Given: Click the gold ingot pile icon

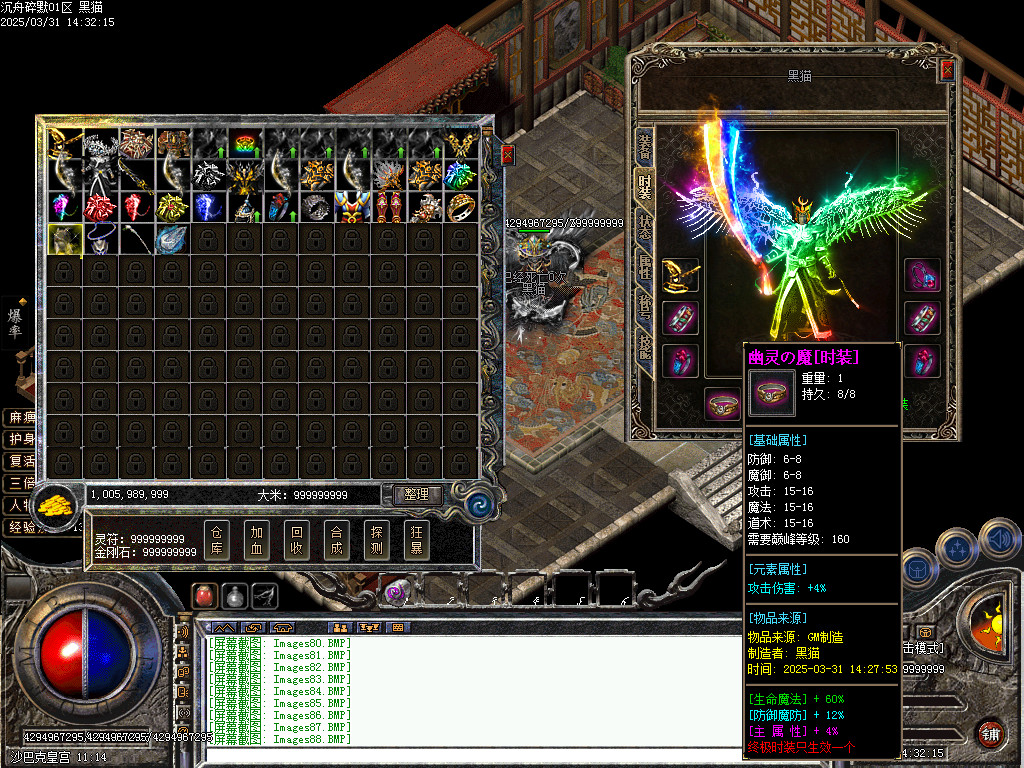Looking at the screenshot, I should coord(57,503).
